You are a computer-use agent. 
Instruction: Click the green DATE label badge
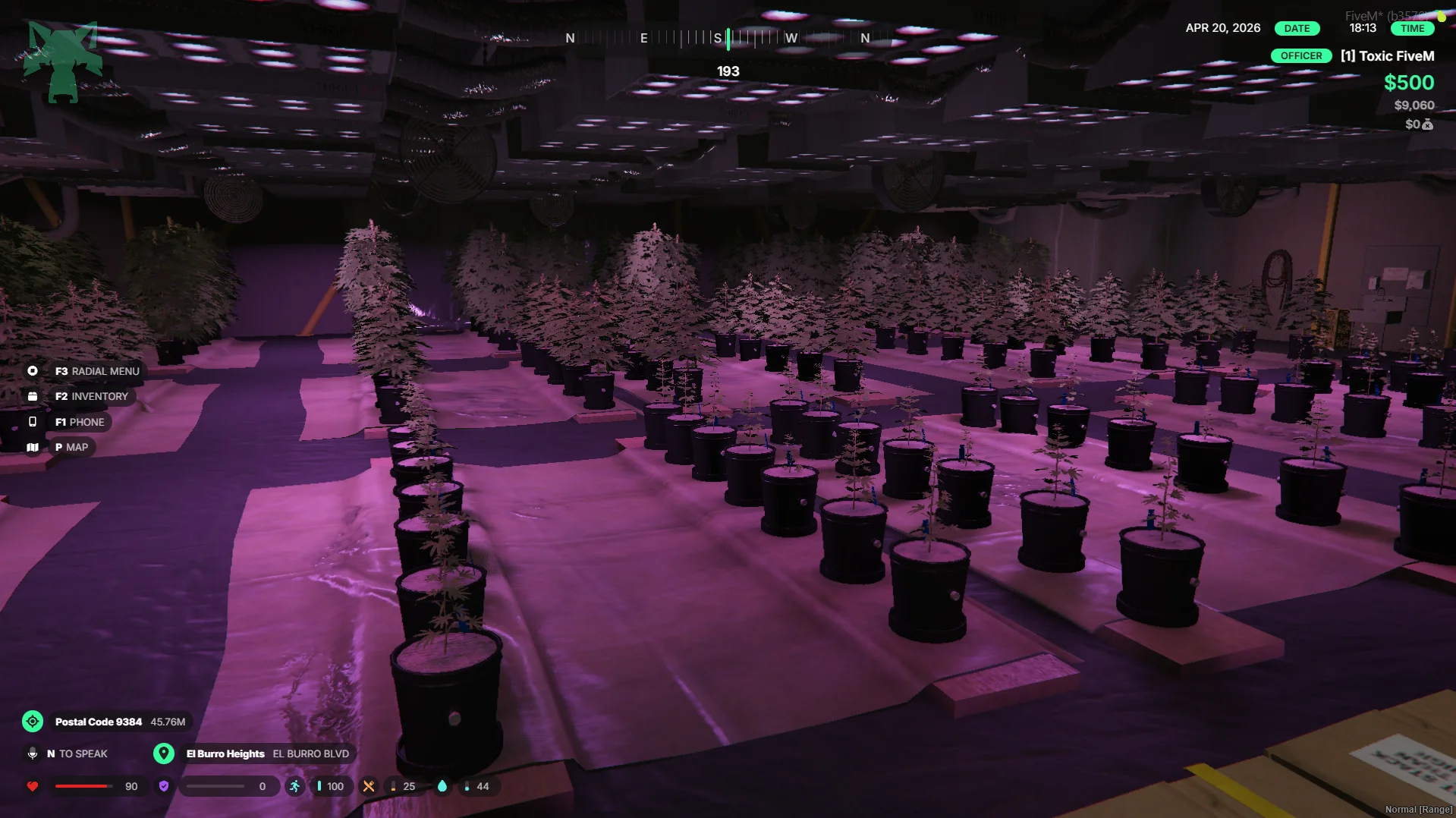[1297, 29]
